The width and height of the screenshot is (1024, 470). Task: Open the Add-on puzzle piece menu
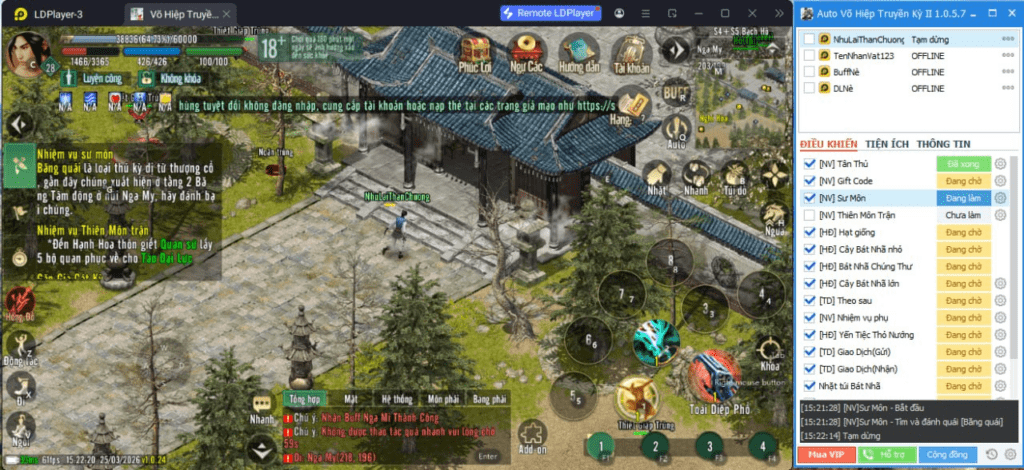531,435
